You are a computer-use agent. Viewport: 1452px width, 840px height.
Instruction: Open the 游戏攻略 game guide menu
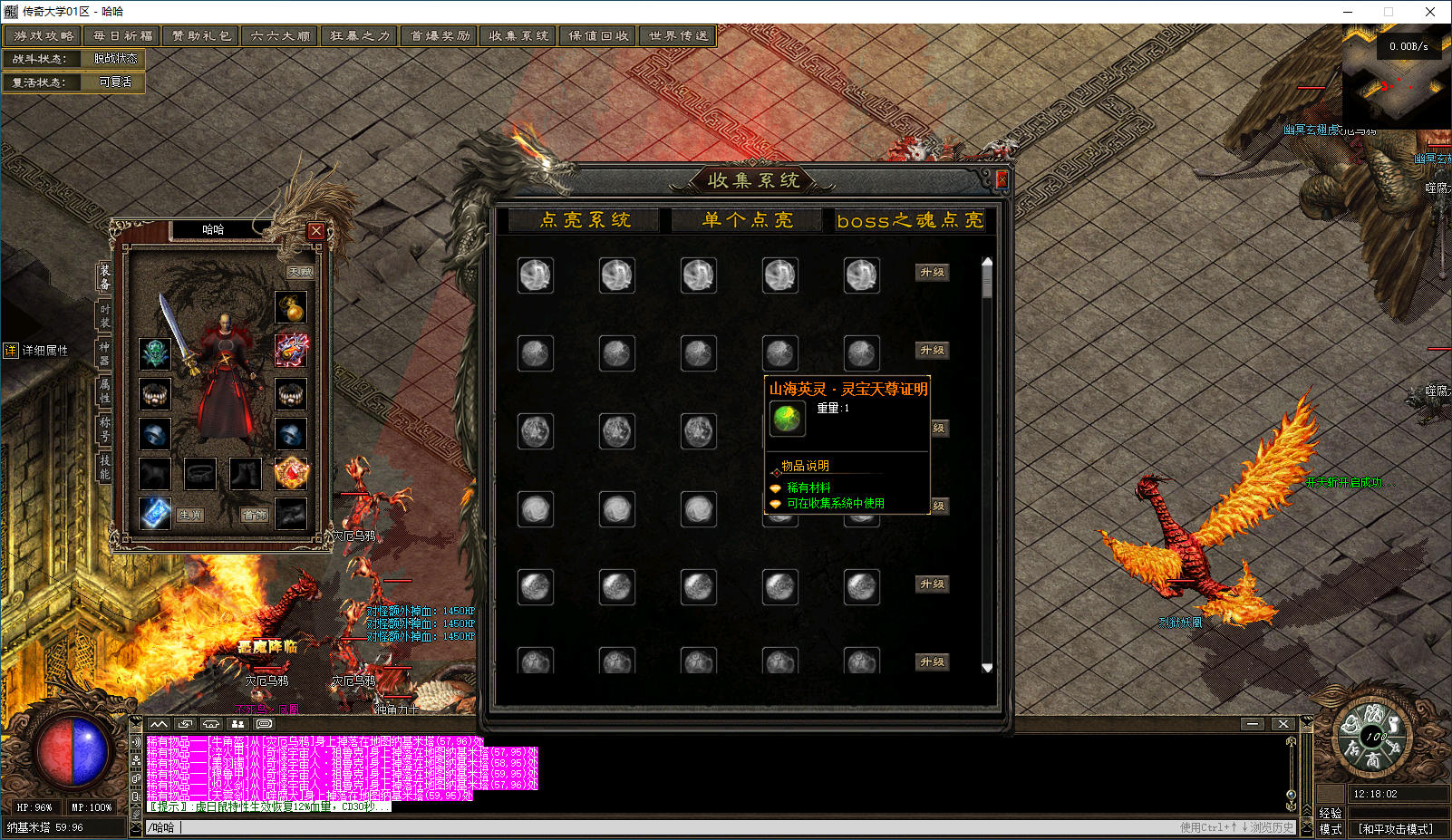click(44, 36)
